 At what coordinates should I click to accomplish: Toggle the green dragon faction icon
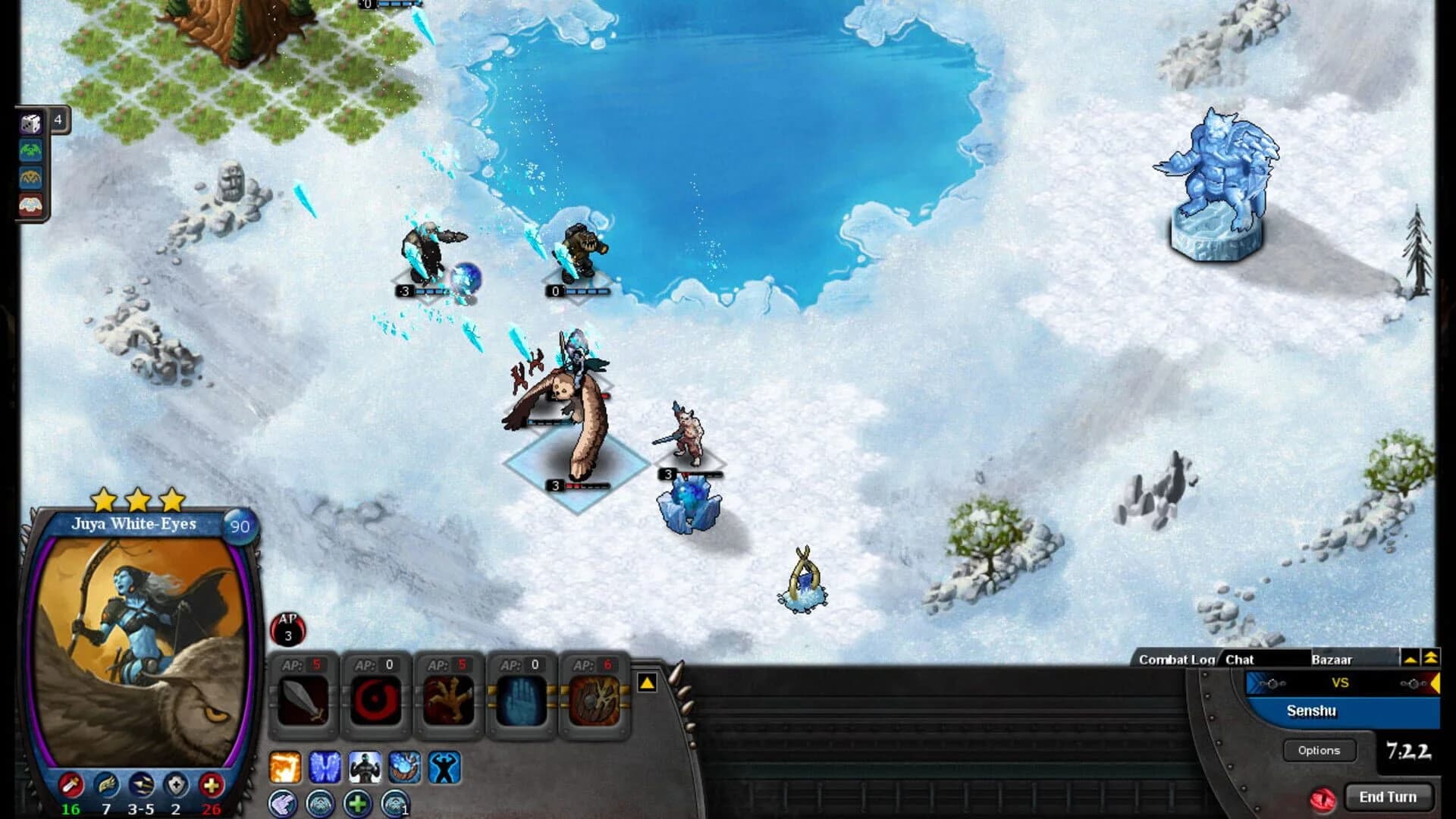coord(30,149)
